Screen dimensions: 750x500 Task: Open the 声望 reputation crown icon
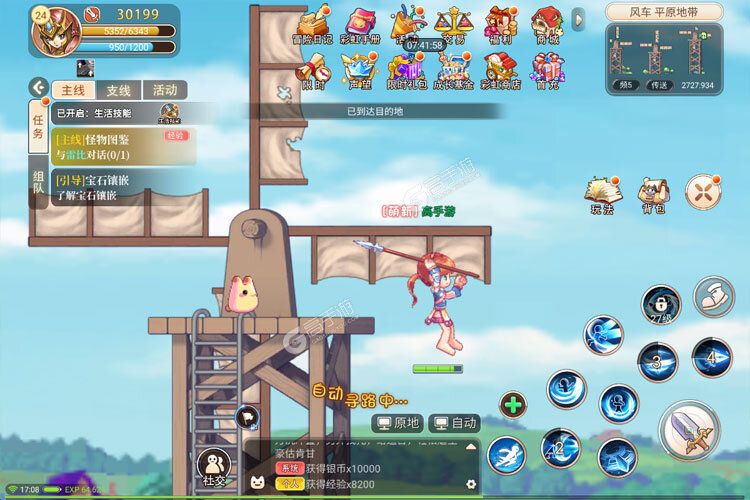[356, 70]
